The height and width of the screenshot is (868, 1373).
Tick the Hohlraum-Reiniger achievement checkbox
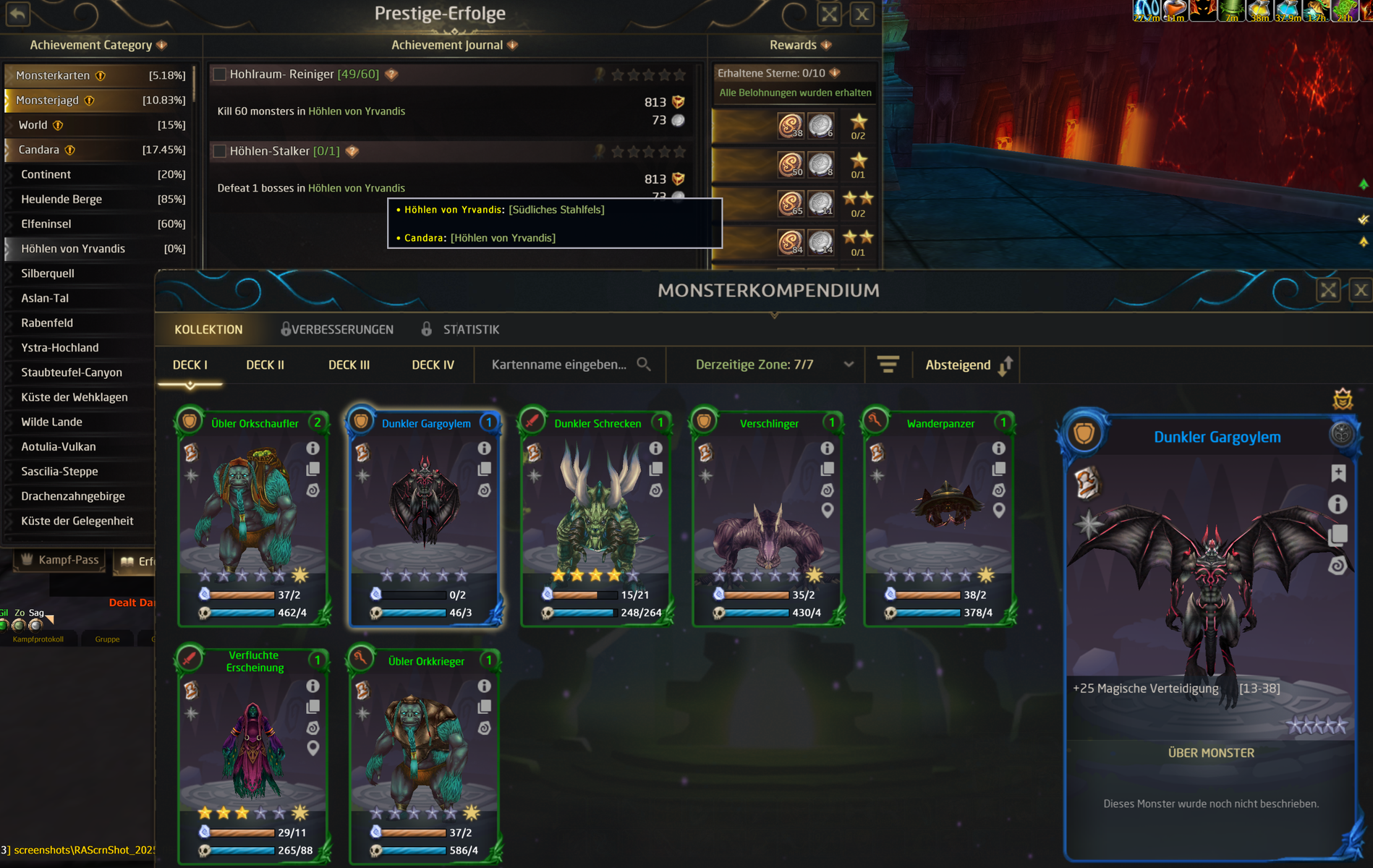pyautogui.click(x=219, y=75)
